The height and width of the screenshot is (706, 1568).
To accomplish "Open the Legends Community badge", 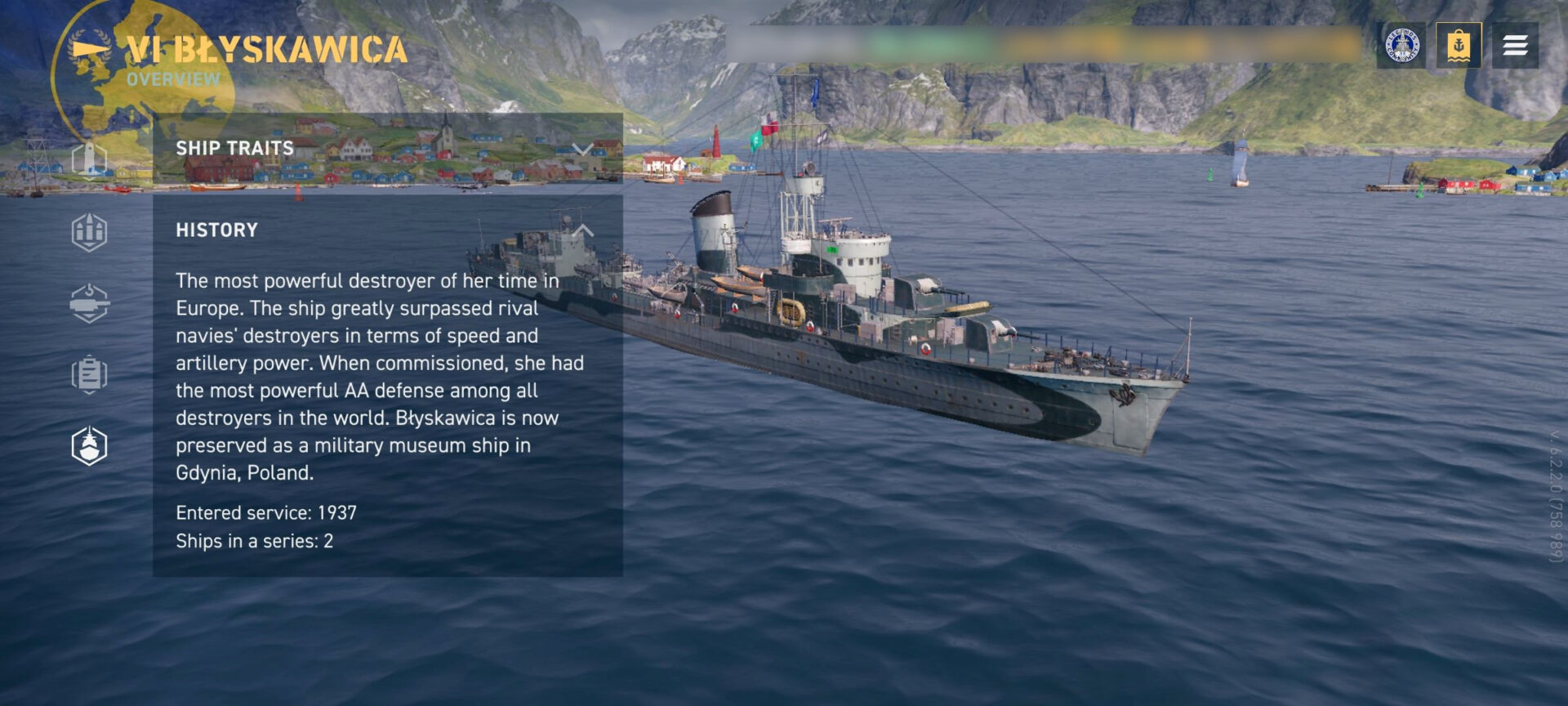I will click(x=1402, y=46).
